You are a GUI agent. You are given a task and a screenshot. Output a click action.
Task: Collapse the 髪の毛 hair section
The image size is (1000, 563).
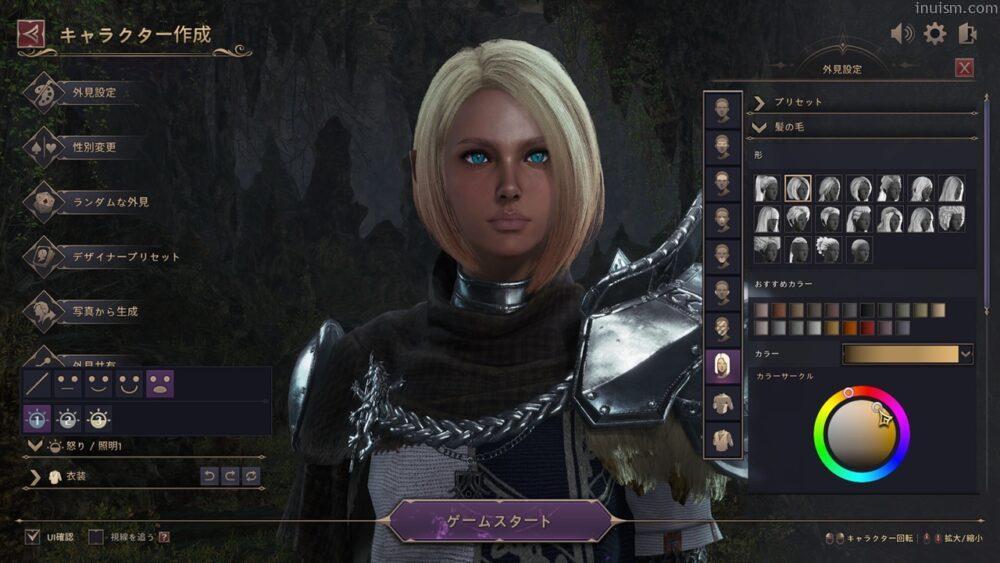(760, 127)
